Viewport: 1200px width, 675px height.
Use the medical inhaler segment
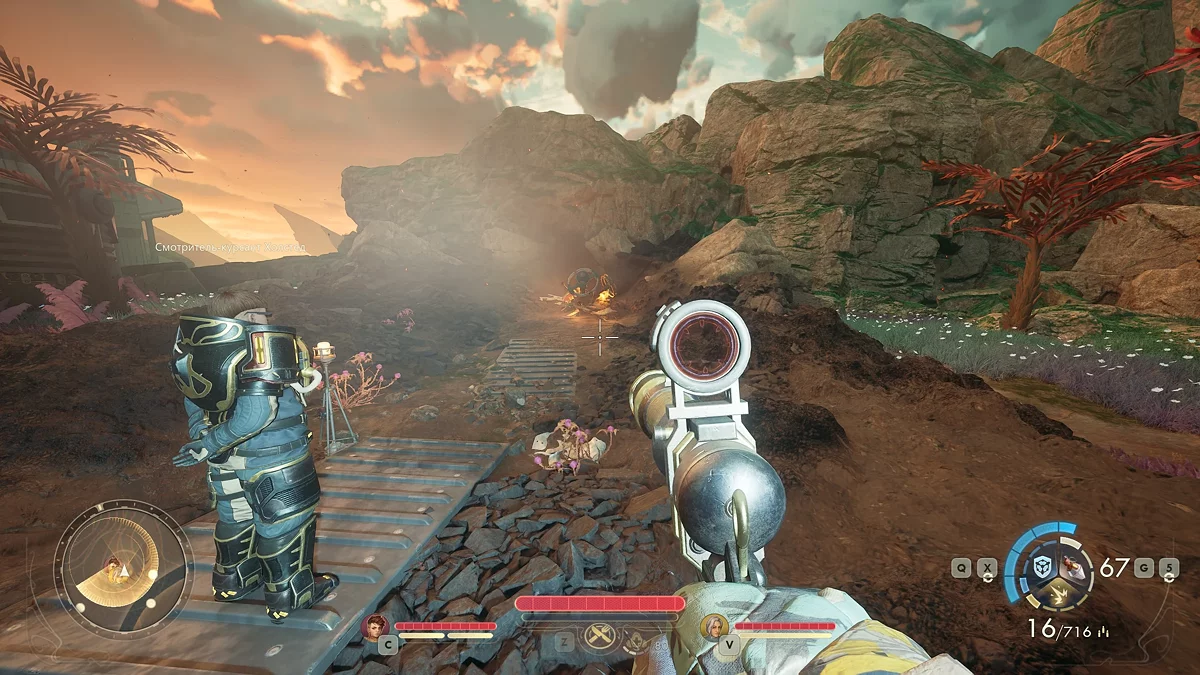pyautogui.click(x=1072, y=567)
